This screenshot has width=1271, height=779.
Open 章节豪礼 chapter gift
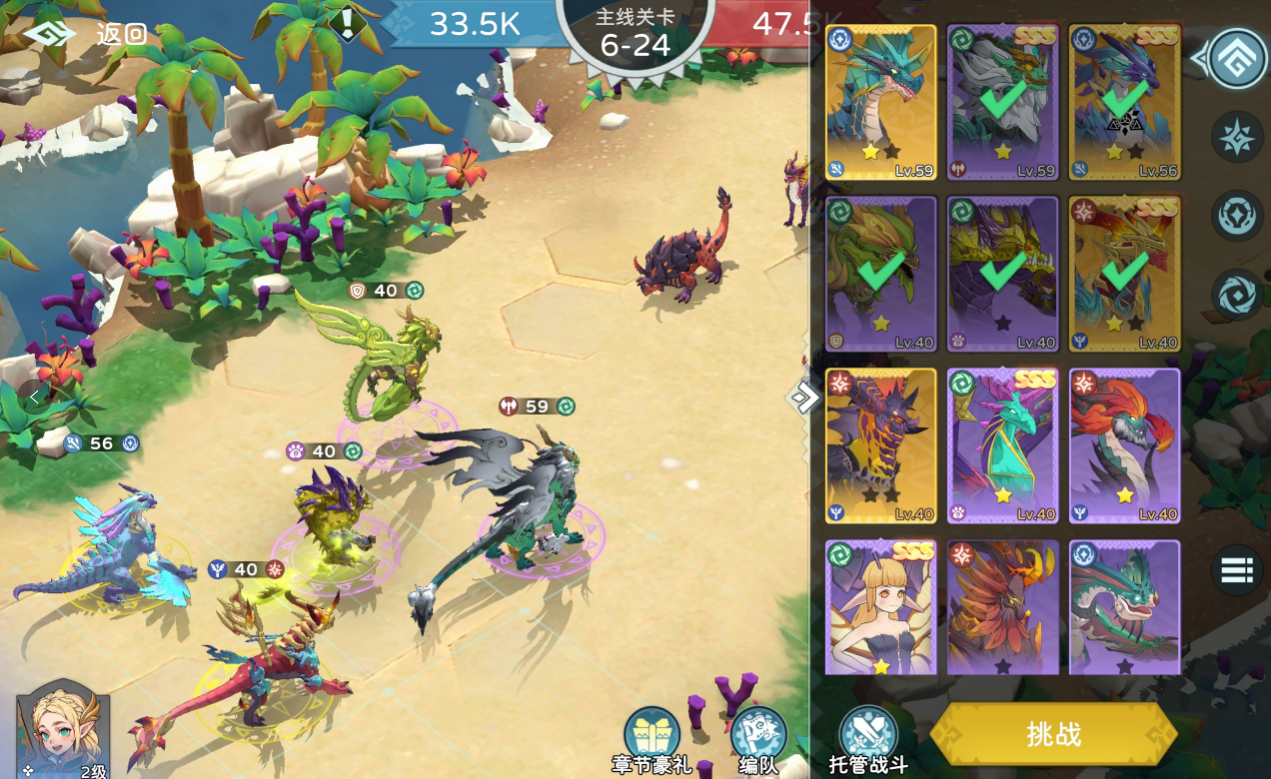tap(652, 740)
